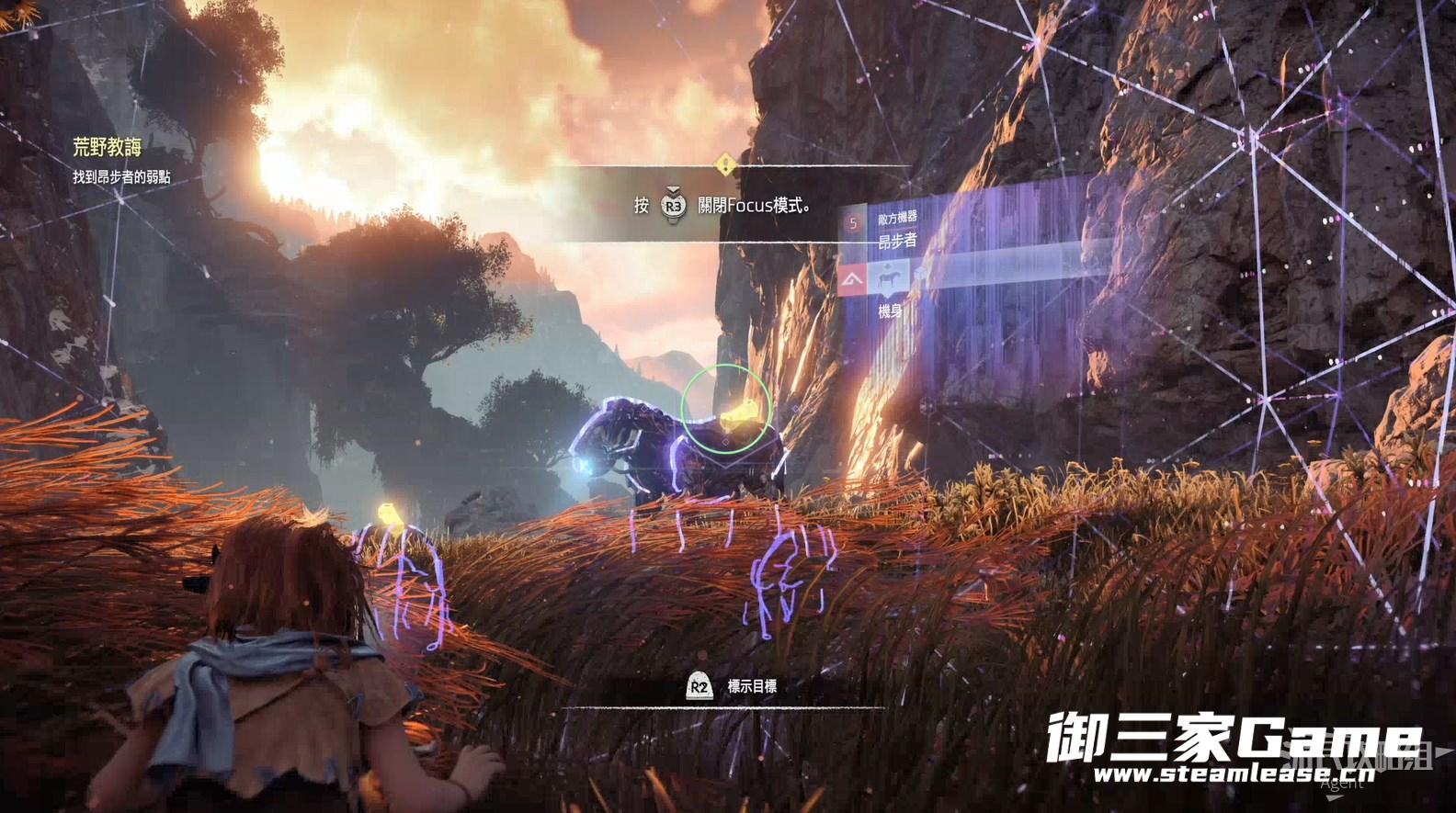
Task: Select the 機身 machine body part icon
Action: pos(889,277)
